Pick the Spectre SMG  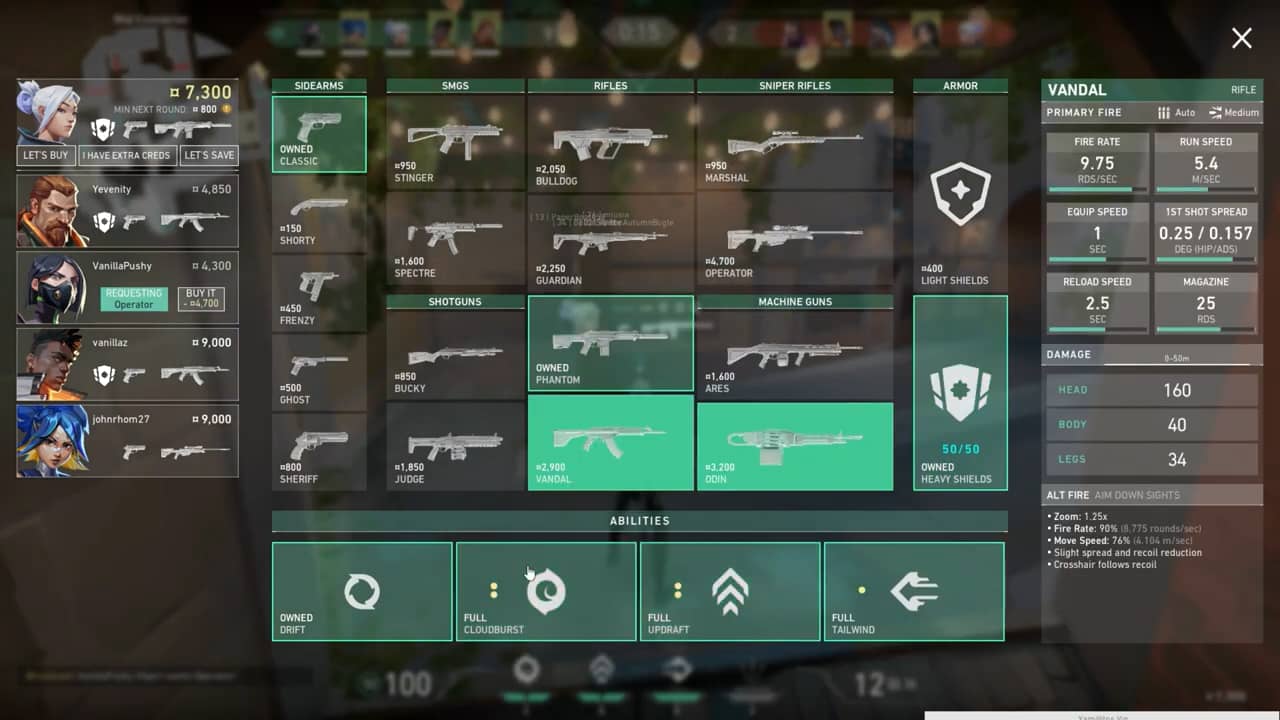455,237
